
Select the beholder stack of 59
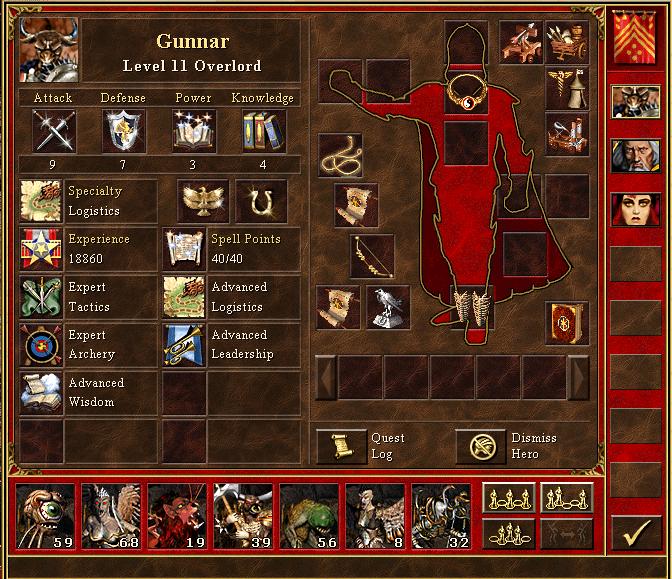(x=46, y=517)
